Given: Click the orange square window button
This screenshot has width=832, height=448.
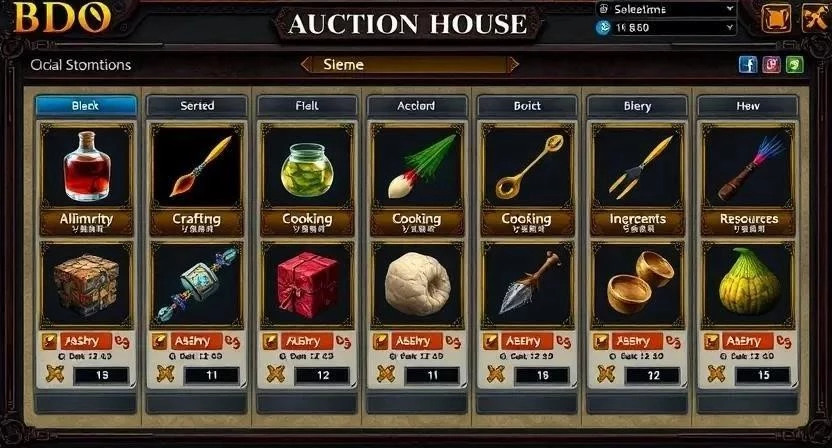Looking at the screenshot, I should 774,18.
